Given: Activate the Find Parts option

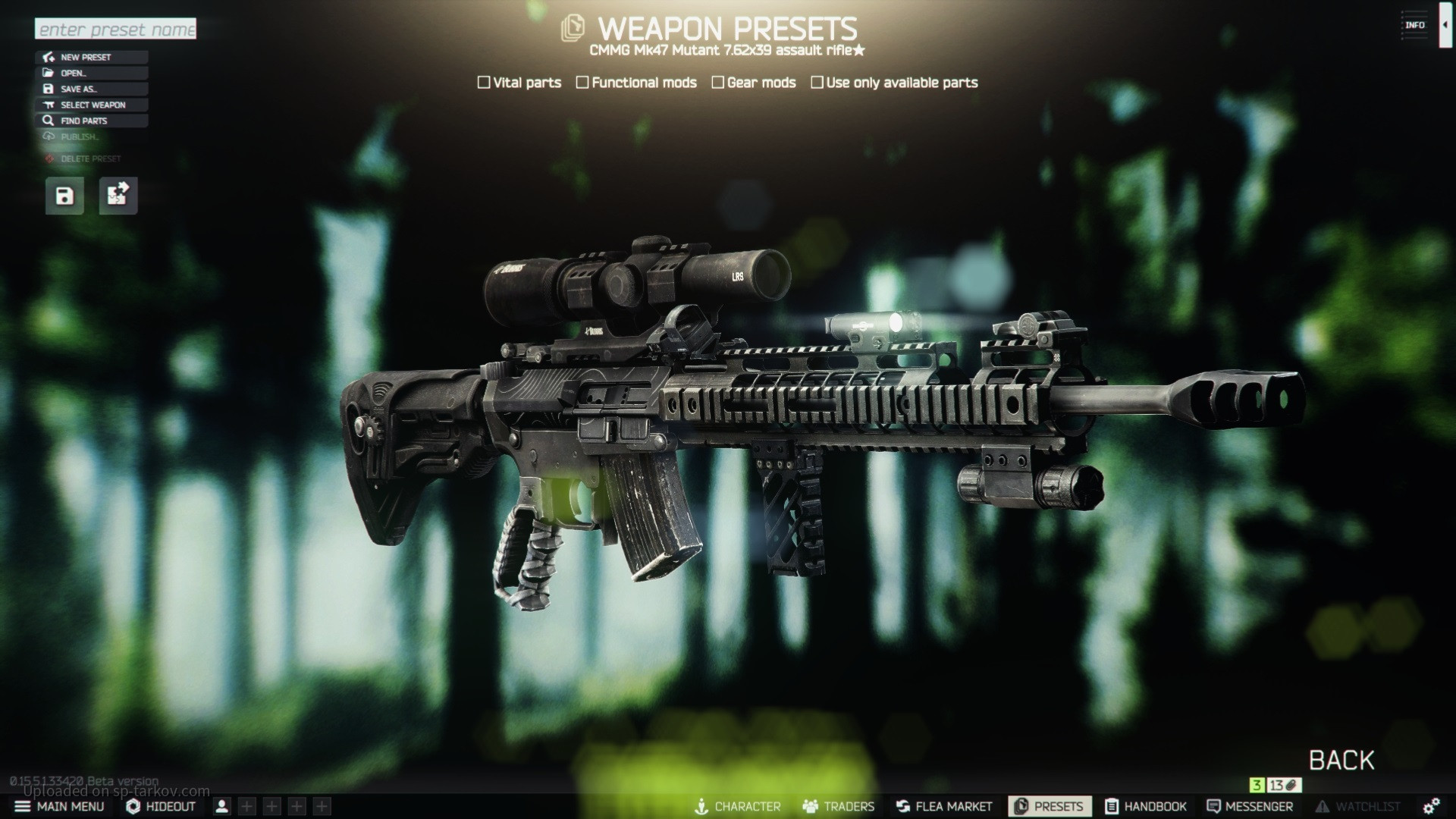Looking at the screenshot, I should (91, 121).
